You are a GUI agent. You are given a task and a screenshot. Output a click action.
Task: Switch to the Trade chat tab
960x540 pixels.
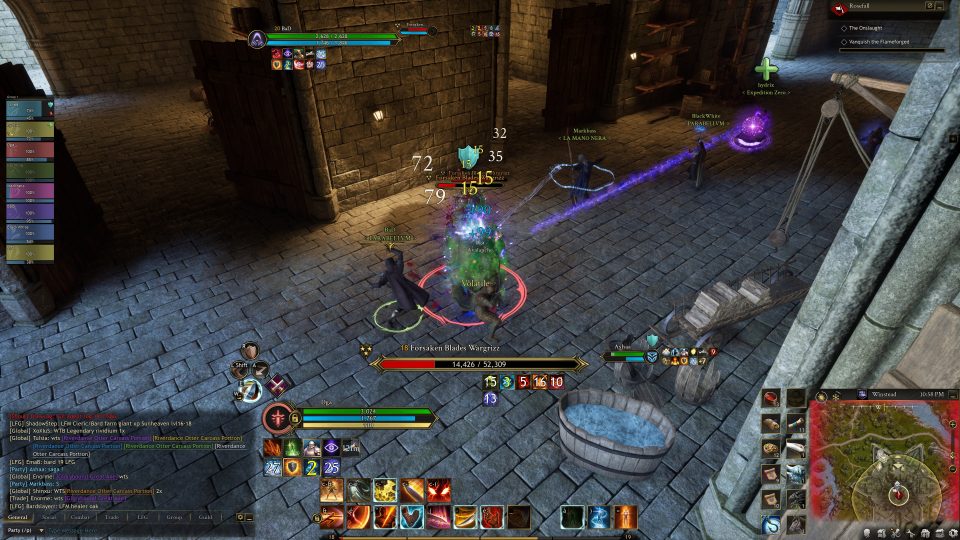[113, 517]
